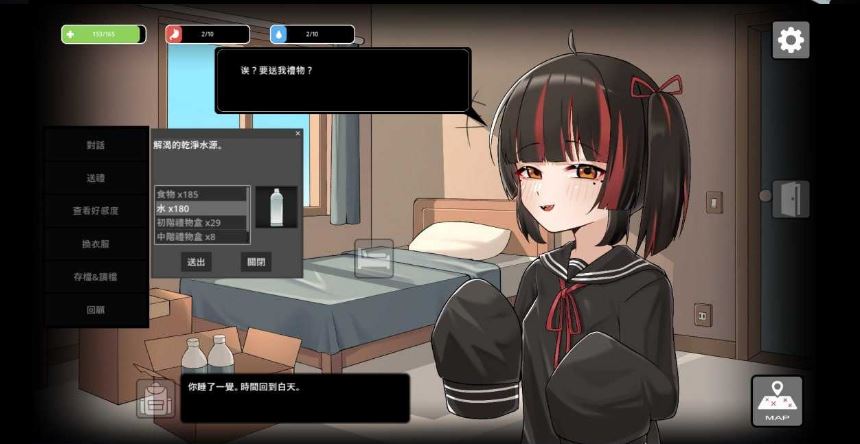Open the gear settings menu
The height and width of the screenshot is (444, 860).
click(790, 40)
